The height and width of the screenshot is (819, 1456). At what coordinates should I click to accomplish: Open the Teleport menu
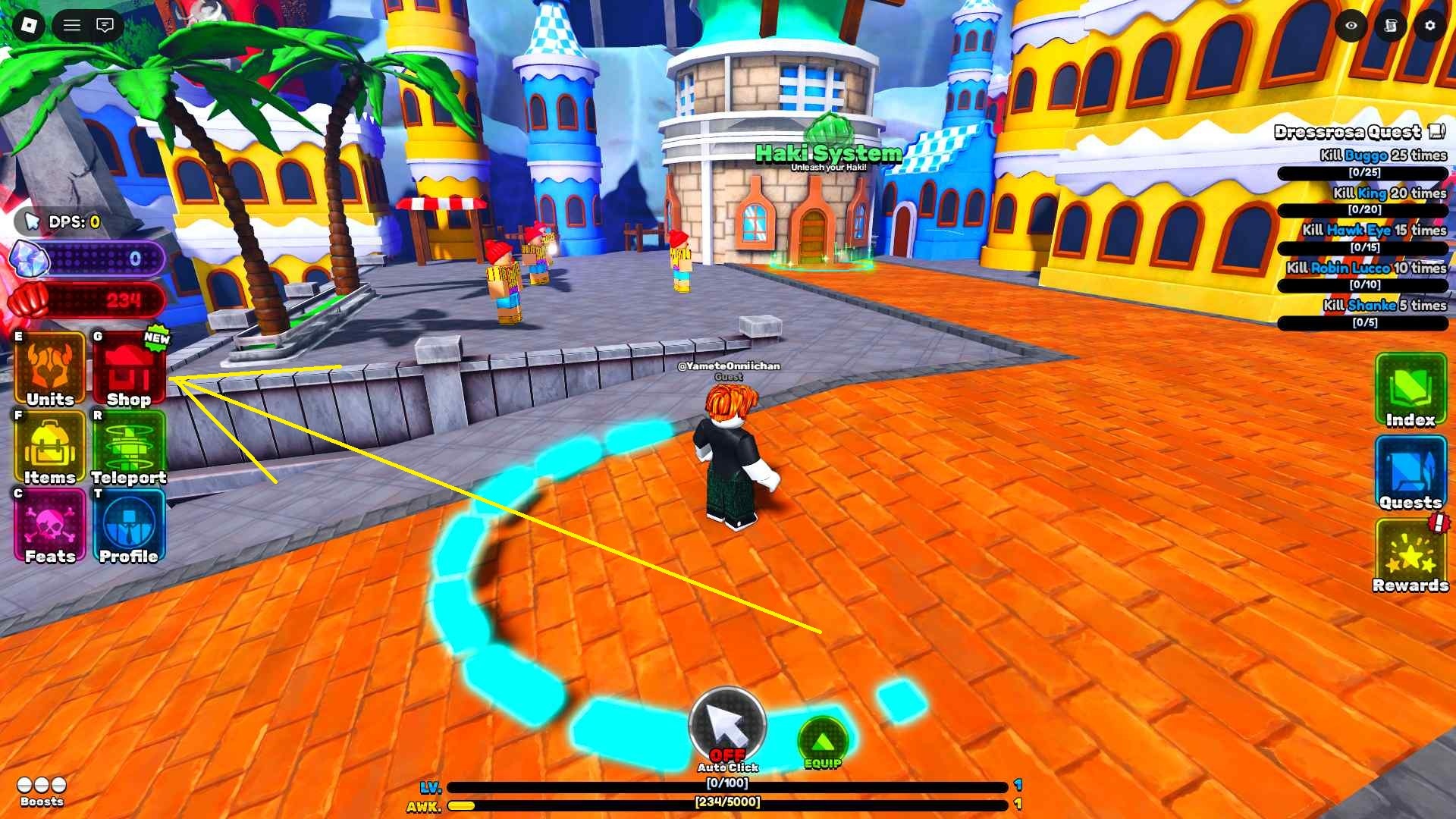click(128, 449)
